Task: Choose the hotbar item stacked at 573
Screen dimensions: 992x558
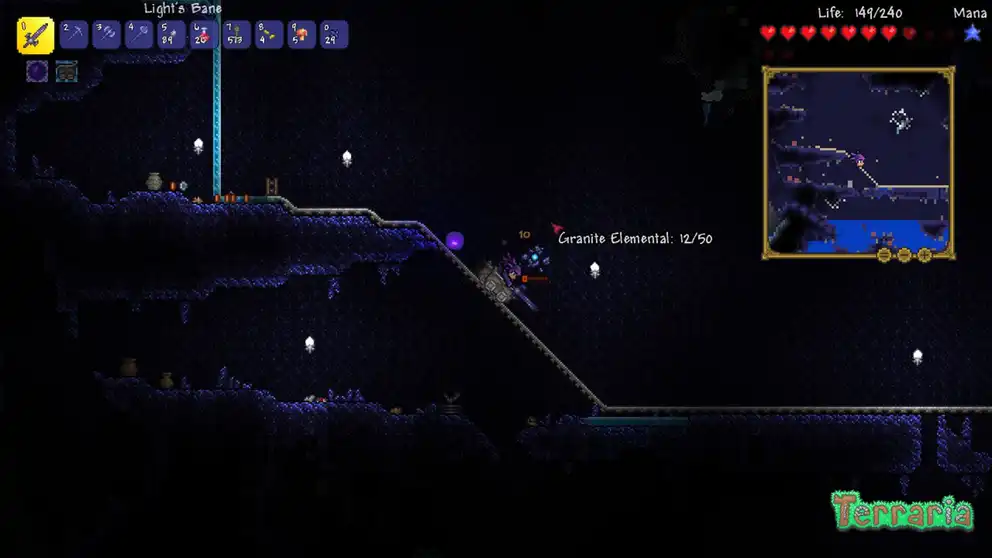Action: (x=237, y=35)
